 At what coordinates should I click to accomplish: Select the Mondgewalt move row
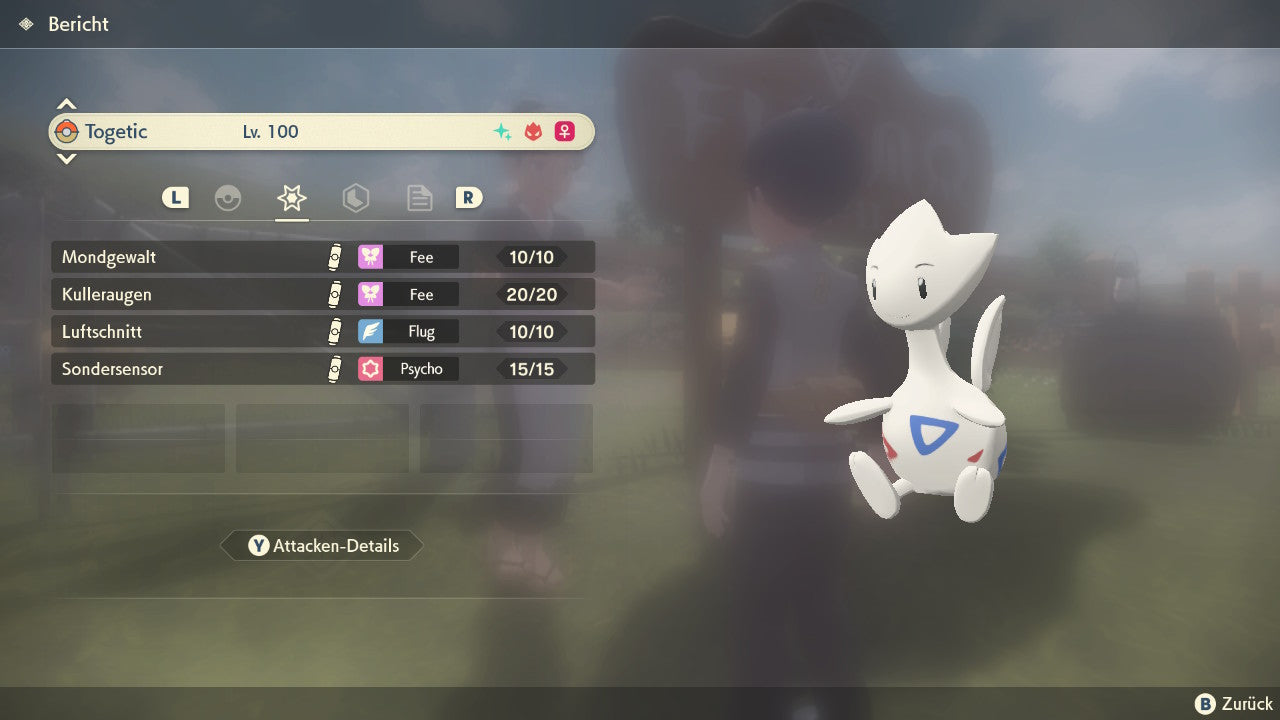[x=322, y=257]
